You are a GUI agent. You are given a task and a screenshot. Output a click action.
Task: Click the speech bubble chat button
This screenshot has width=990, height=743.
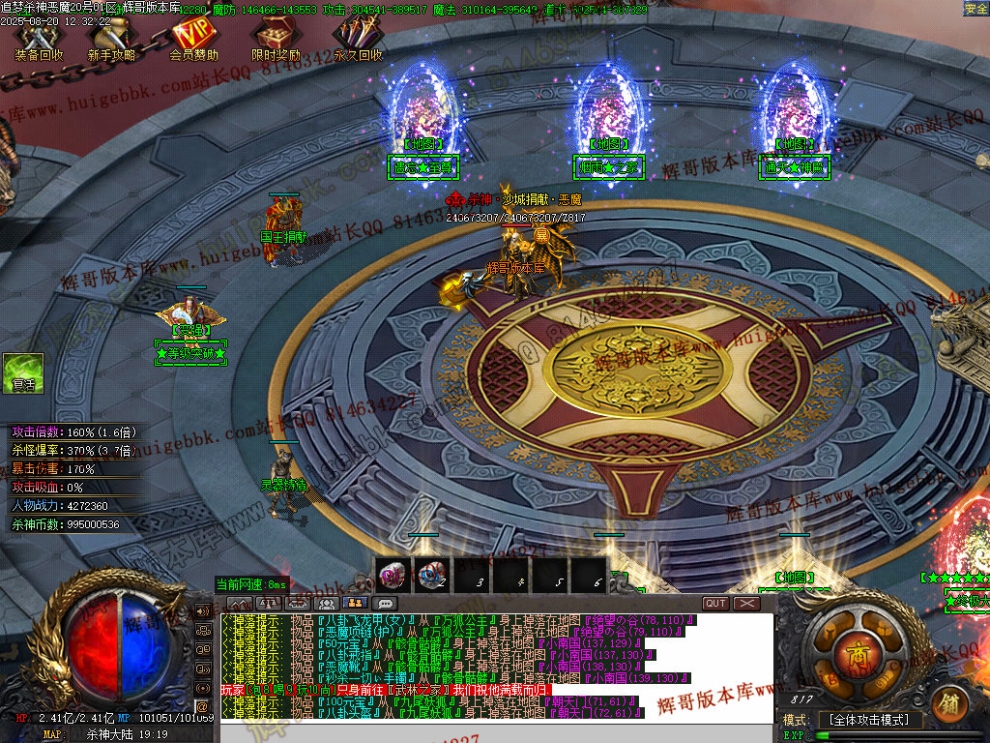pyautogui.click(x=384, y=603)
